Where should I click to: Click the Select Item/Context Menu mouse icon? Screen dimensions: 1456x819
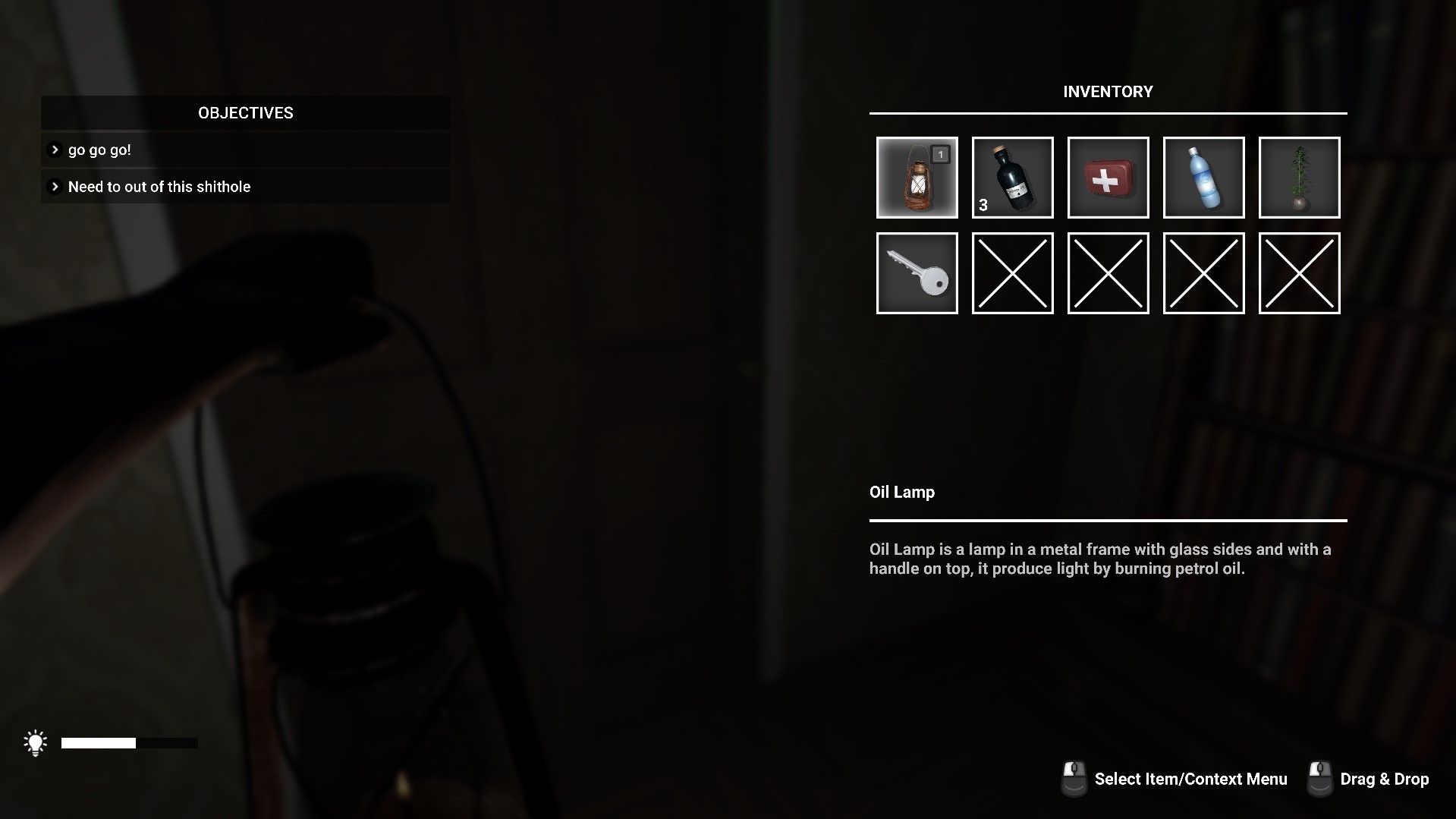point(1074,777)
